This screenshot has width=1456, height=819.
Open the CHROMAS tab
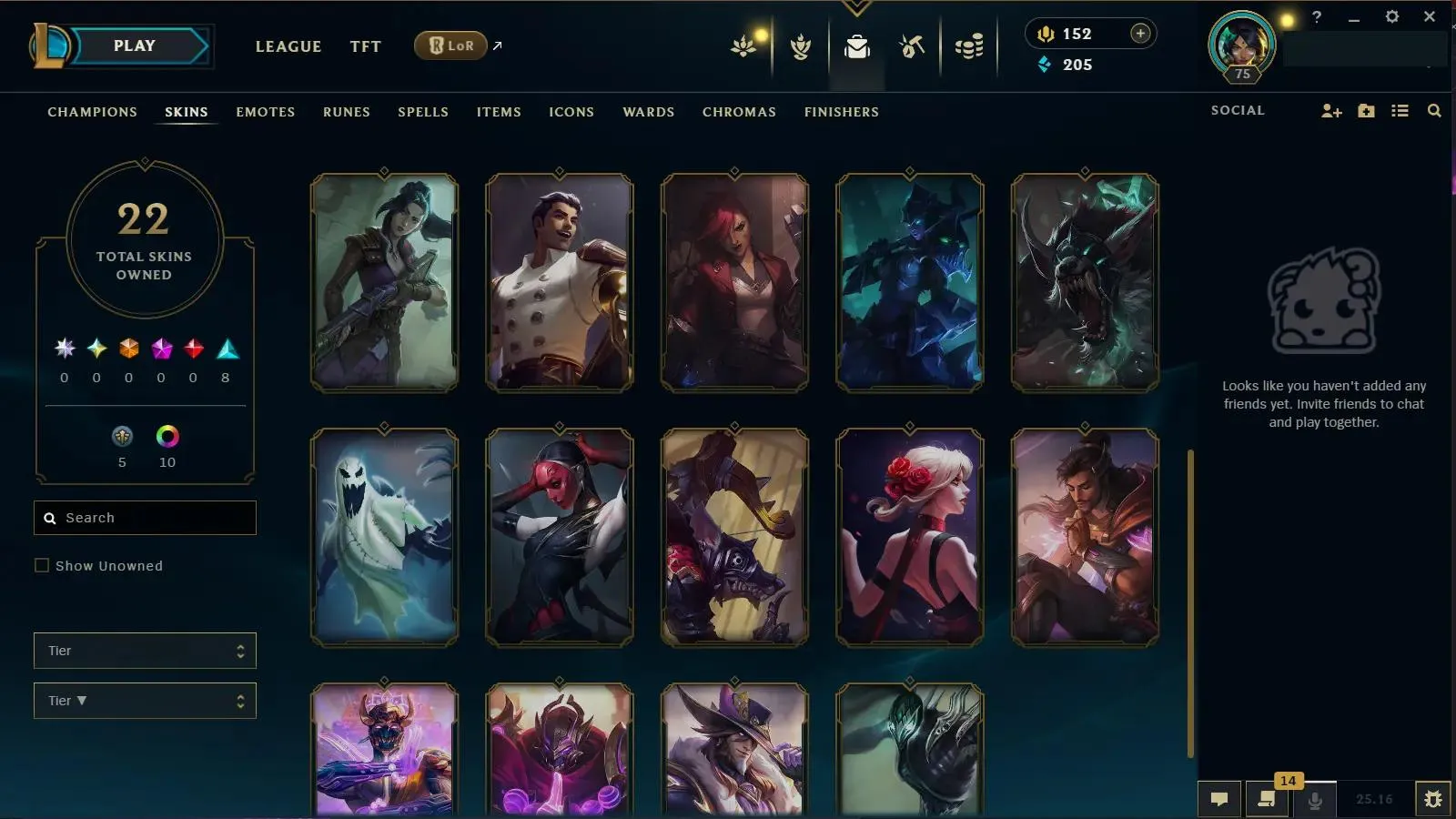[x=739, y=112]
